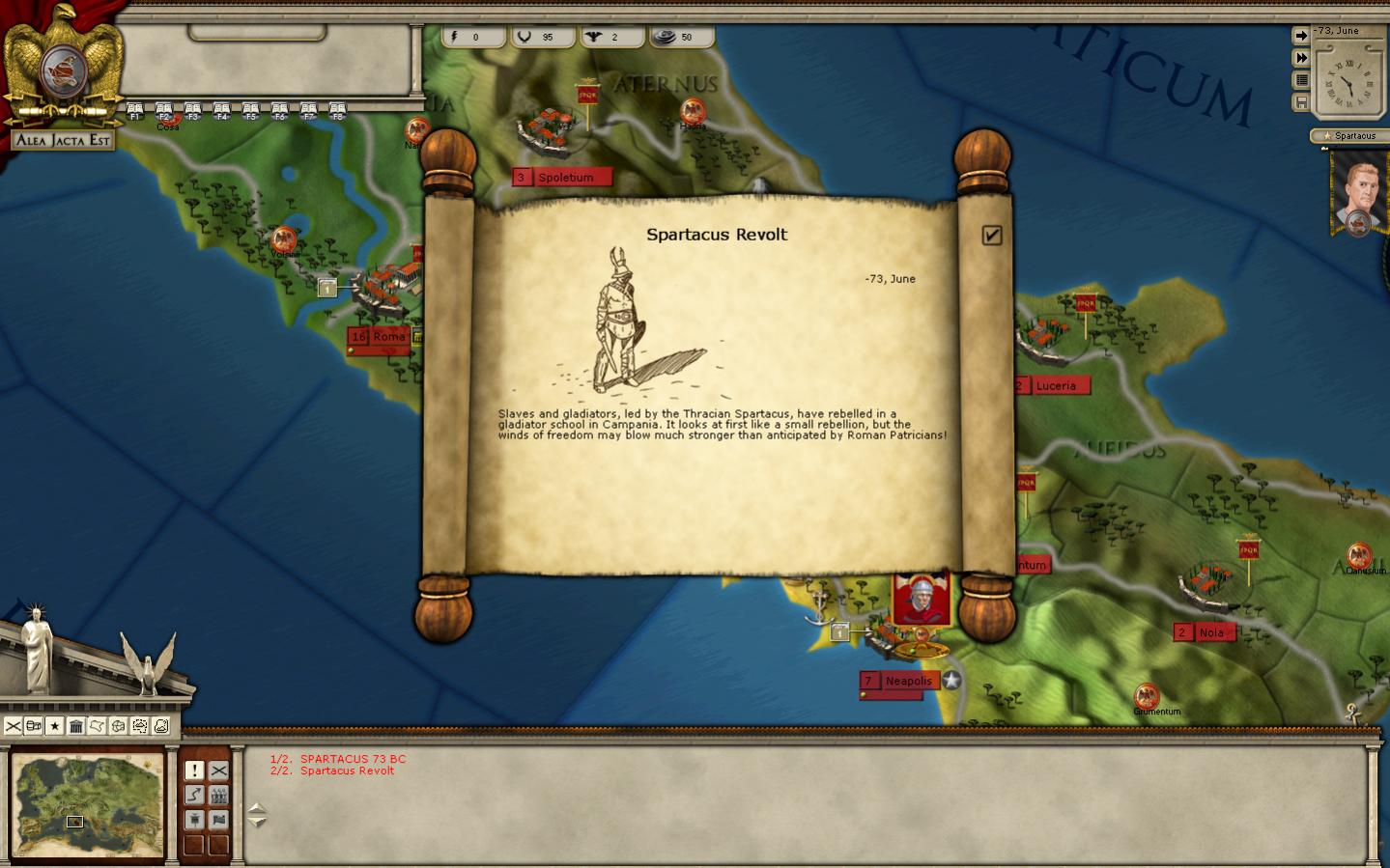Select the winding arrow movement message filter

pos(194,795)
